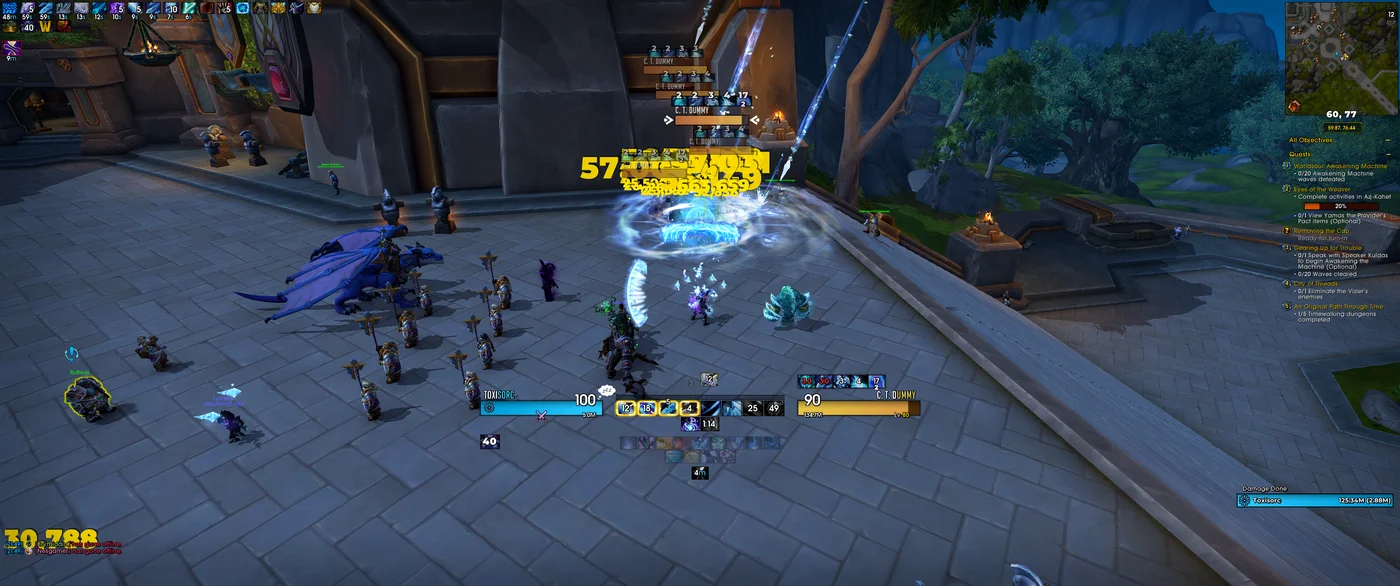Click the yellow W buff icon

(46, 27)
